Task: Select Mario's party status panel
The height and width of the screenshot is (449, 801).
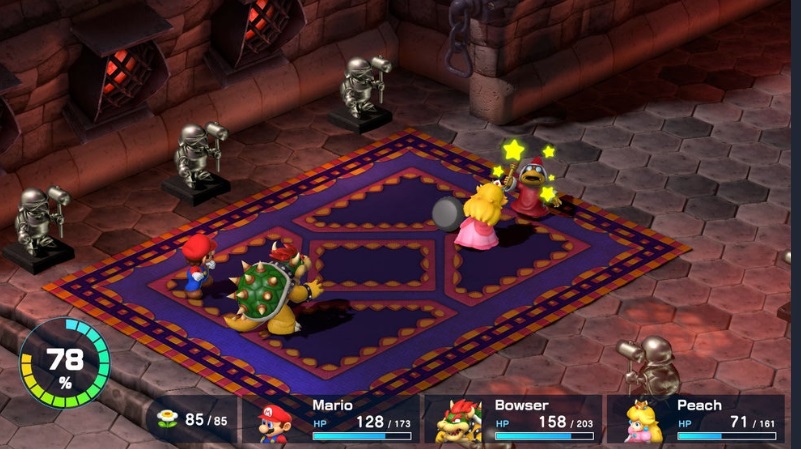Action: pyautogui.click(x=331, y=420)
